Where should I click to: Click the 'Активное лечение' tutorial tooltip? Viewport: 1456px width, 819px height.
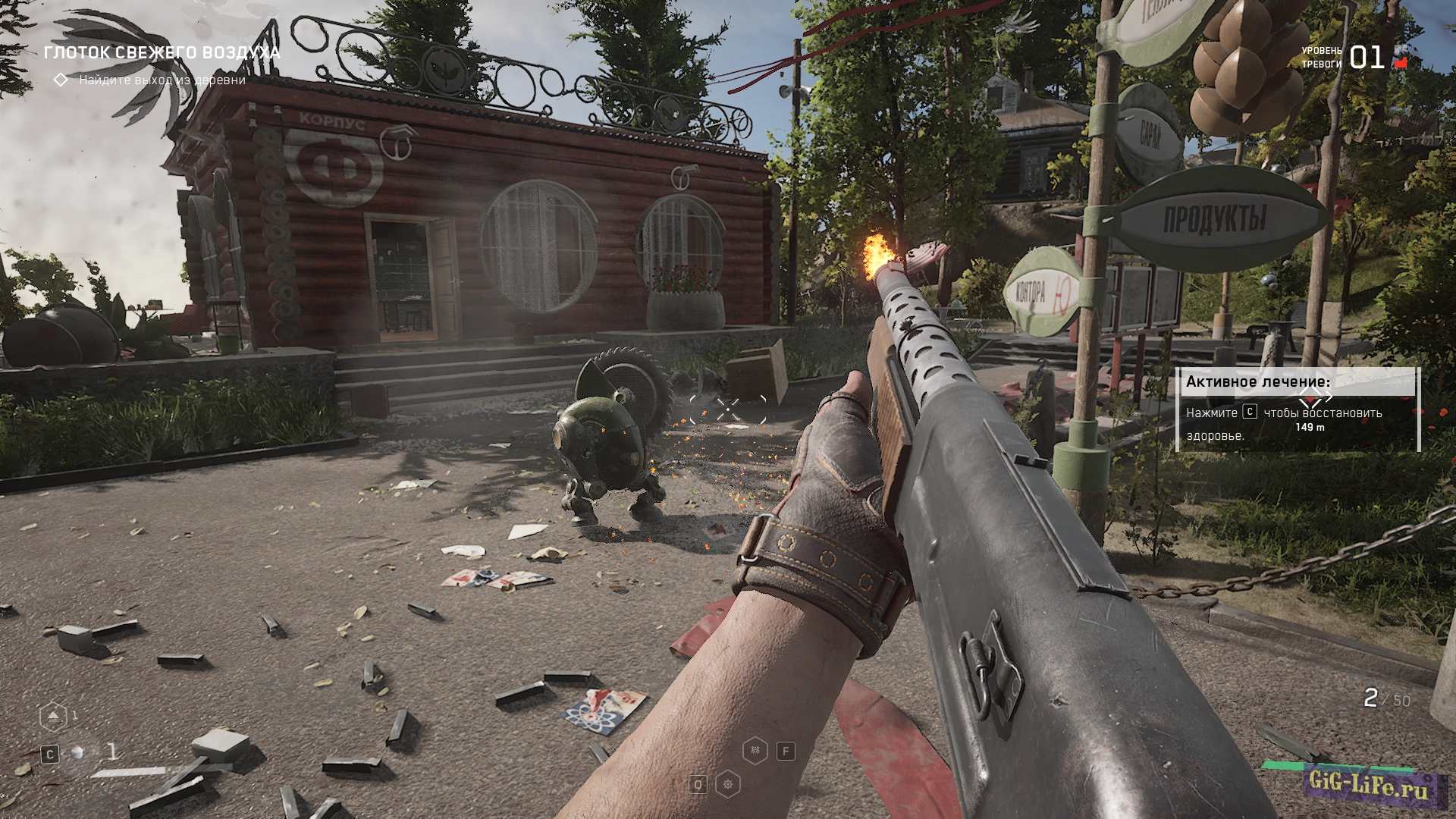coord(1297,409)
